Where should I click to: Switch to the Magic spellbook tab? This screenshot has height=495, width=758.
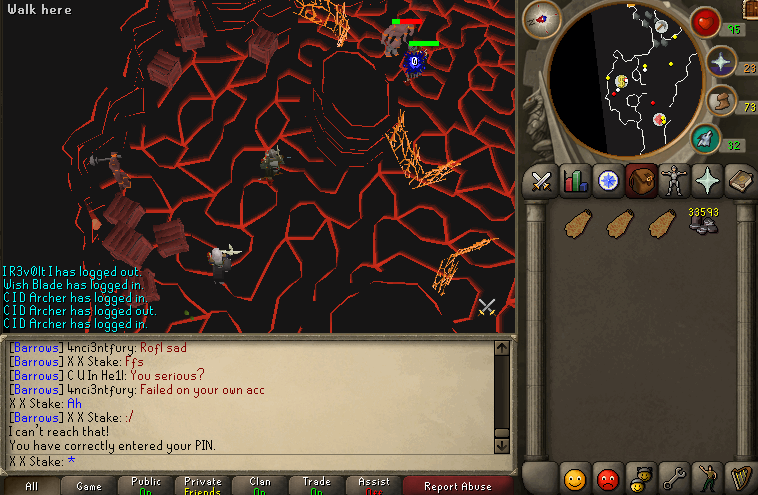(740, 181)
